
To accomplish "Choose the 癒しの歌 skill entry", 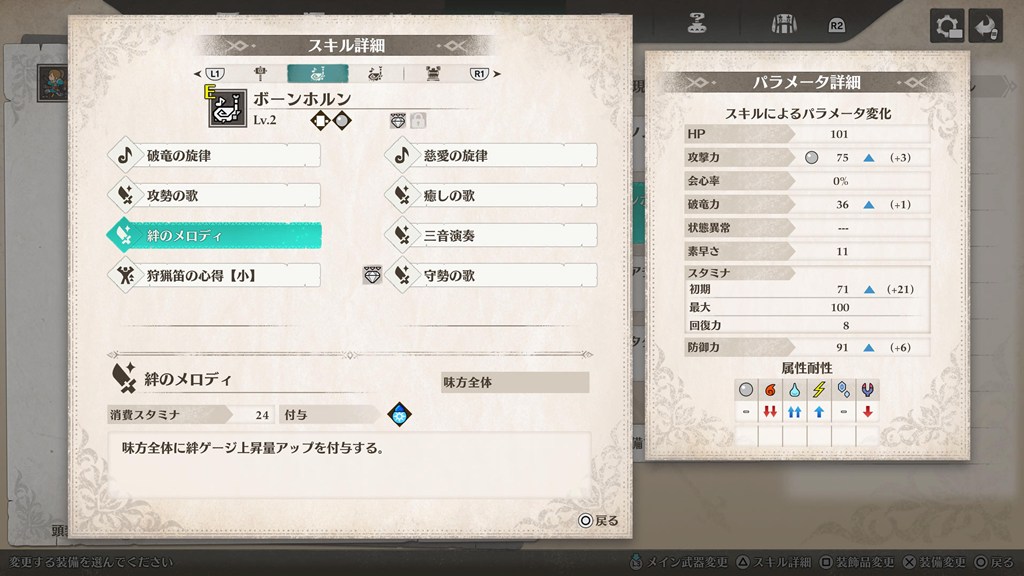I will tap(490, 195).
